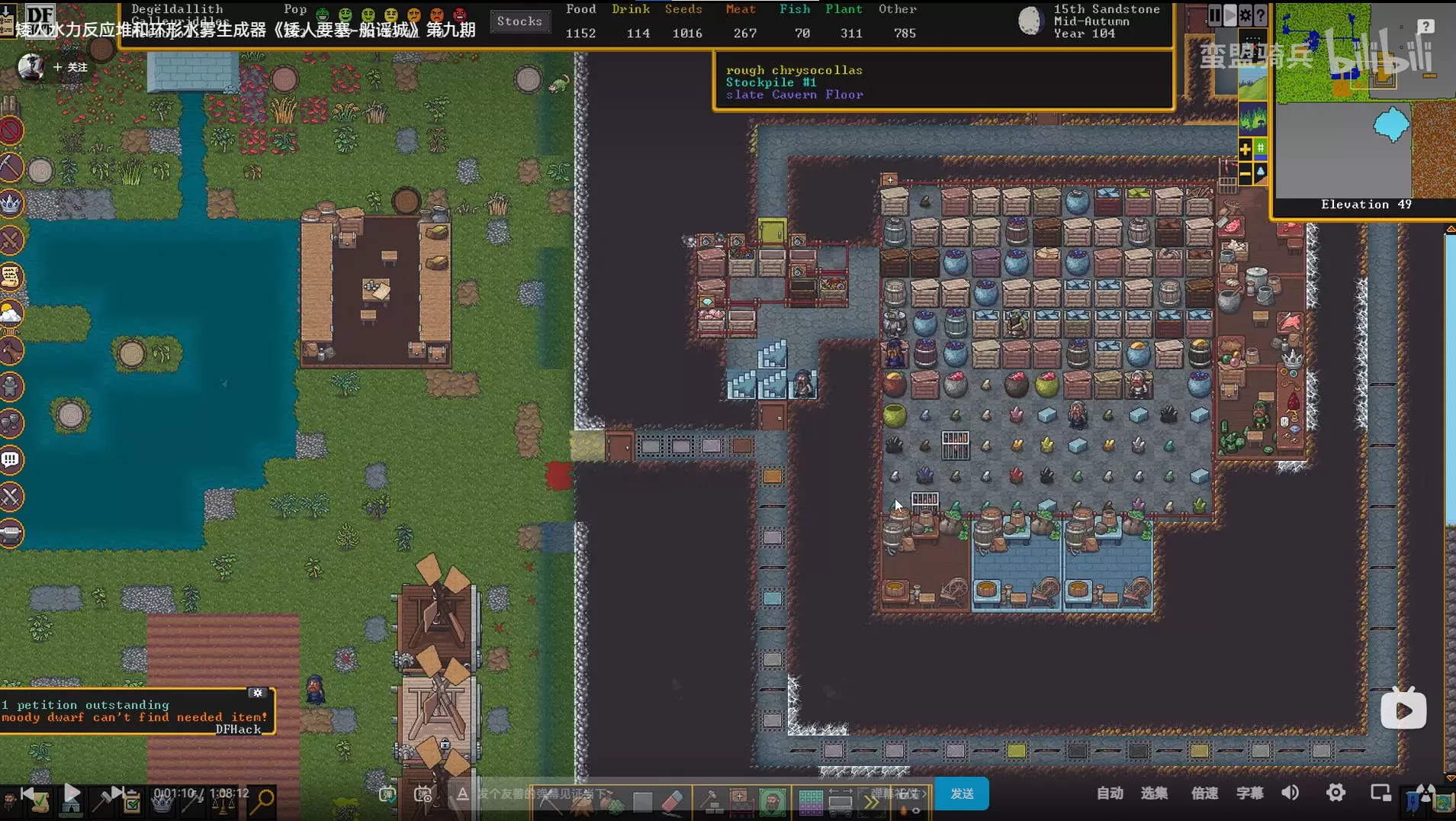Screen dimensions: 1456x821
Task: Select the erase tool eraser icon
Action: coord(672,801)
